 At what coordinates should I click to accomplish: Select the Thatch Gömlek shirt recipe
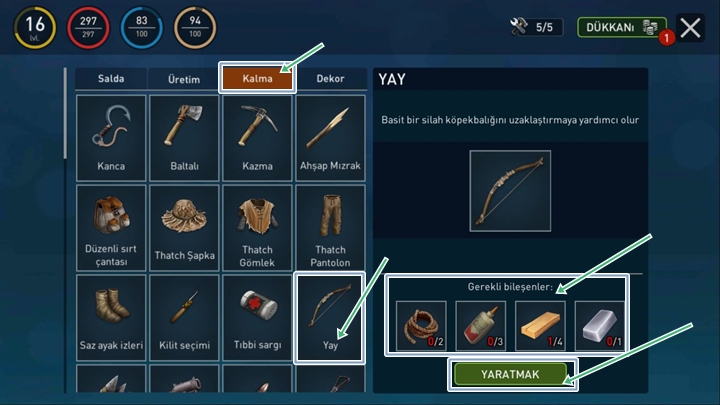257,228
